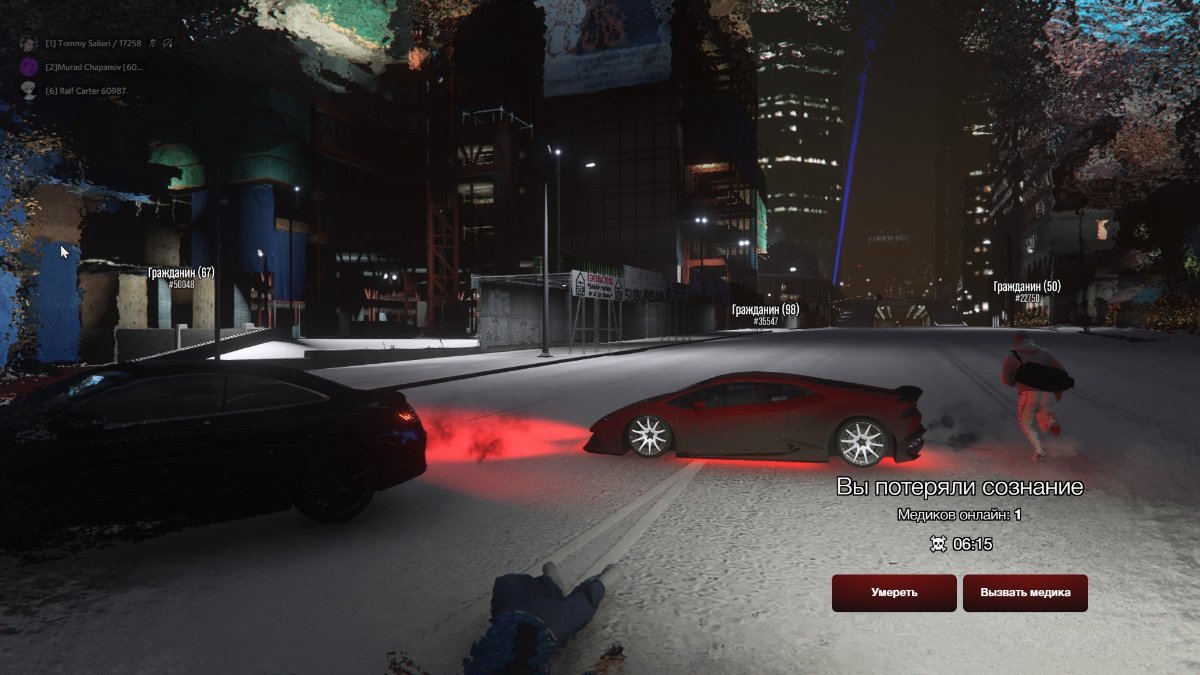Choose the Умереть button
Viewport: 1200px width, 675px height.
[x=894, y=593]
